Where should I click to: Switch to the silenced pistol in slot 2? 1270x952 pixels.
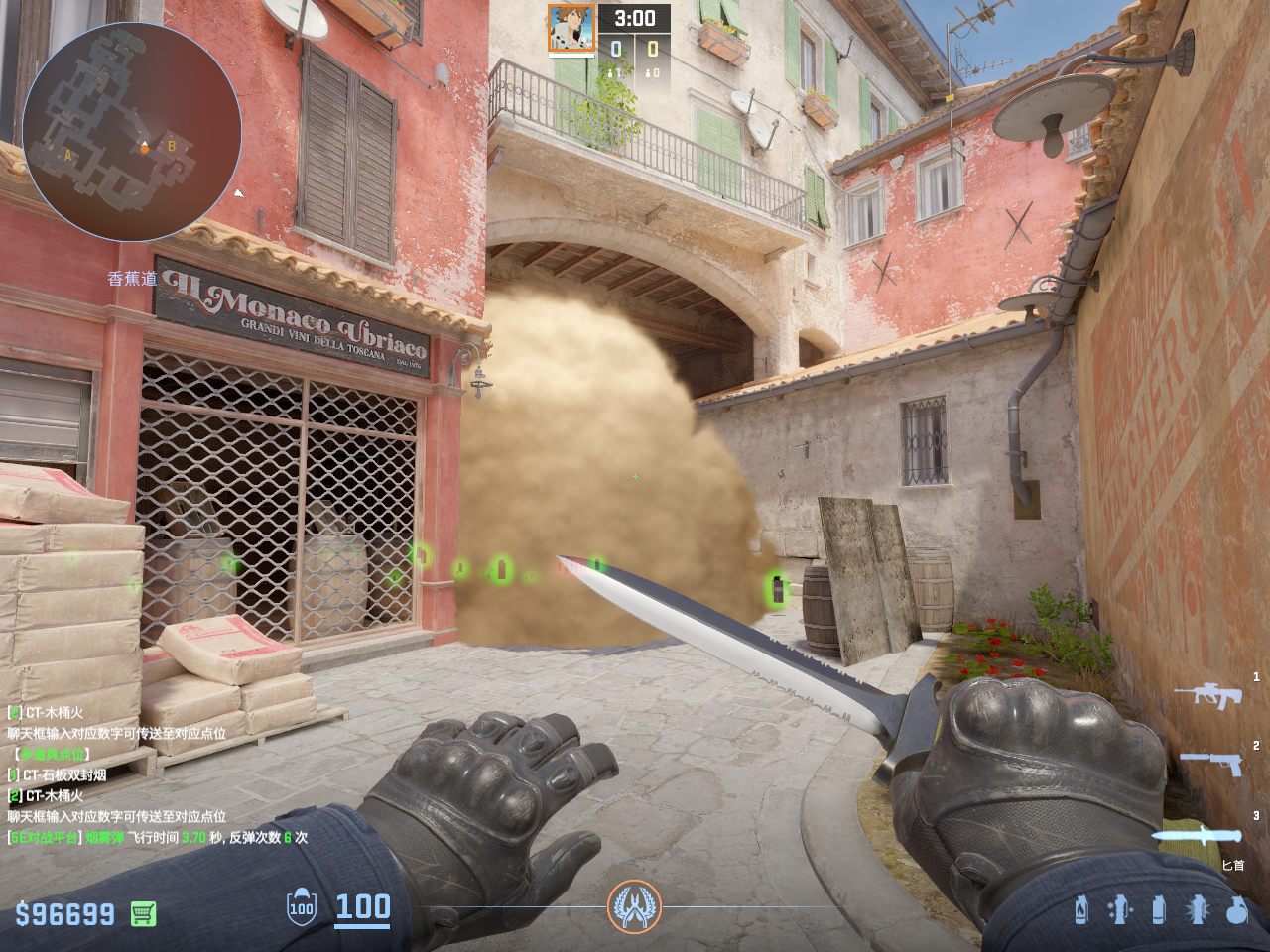coord(1211,763)
